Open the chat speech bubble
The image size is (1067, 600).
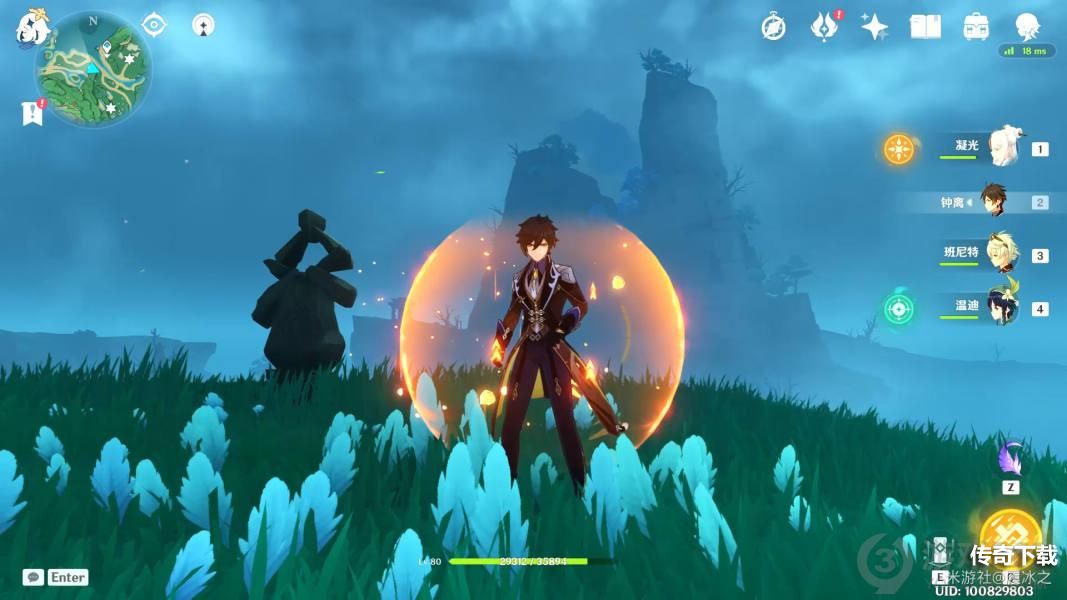33,577
